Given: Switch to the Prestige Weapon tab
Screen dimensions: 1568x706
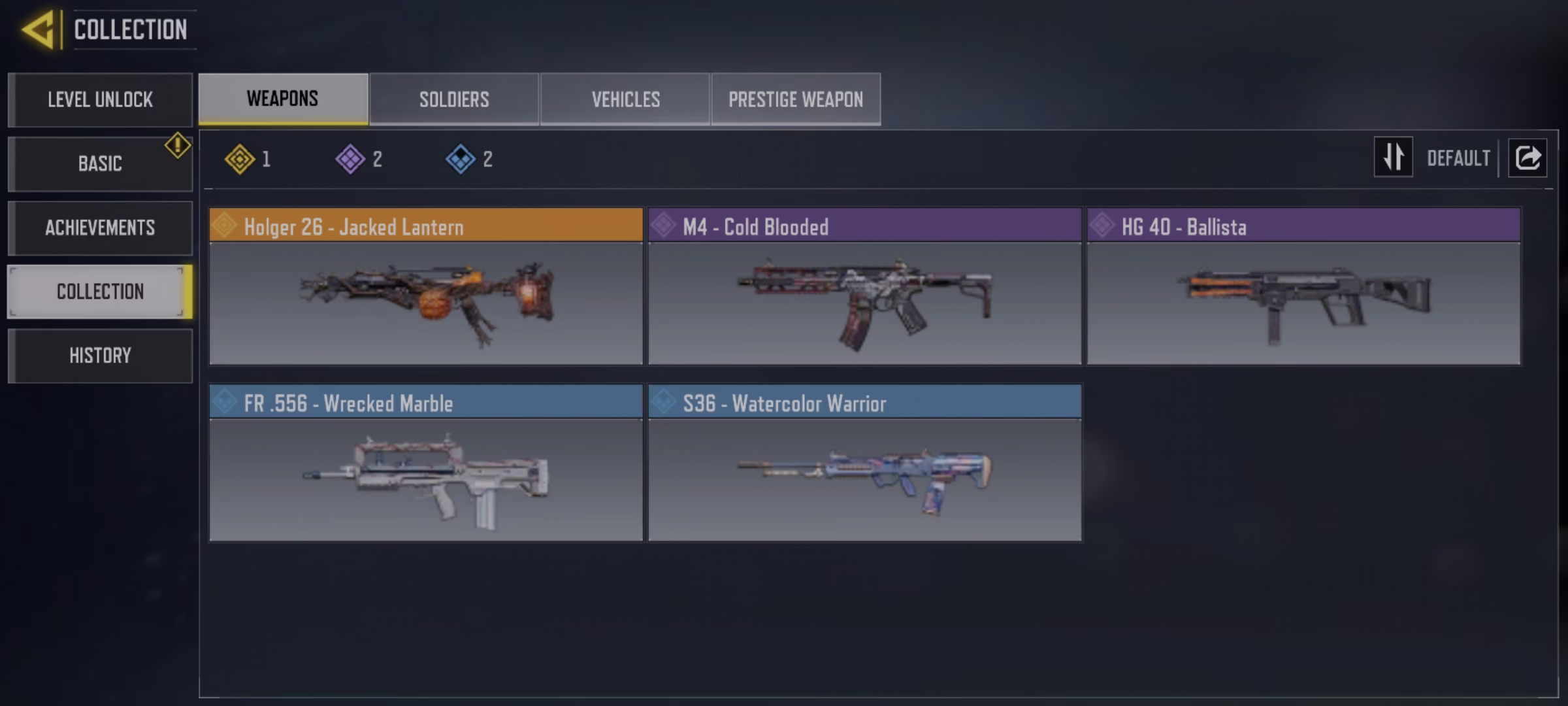Looking at the screenshot, I should click(x=796, y=99).
